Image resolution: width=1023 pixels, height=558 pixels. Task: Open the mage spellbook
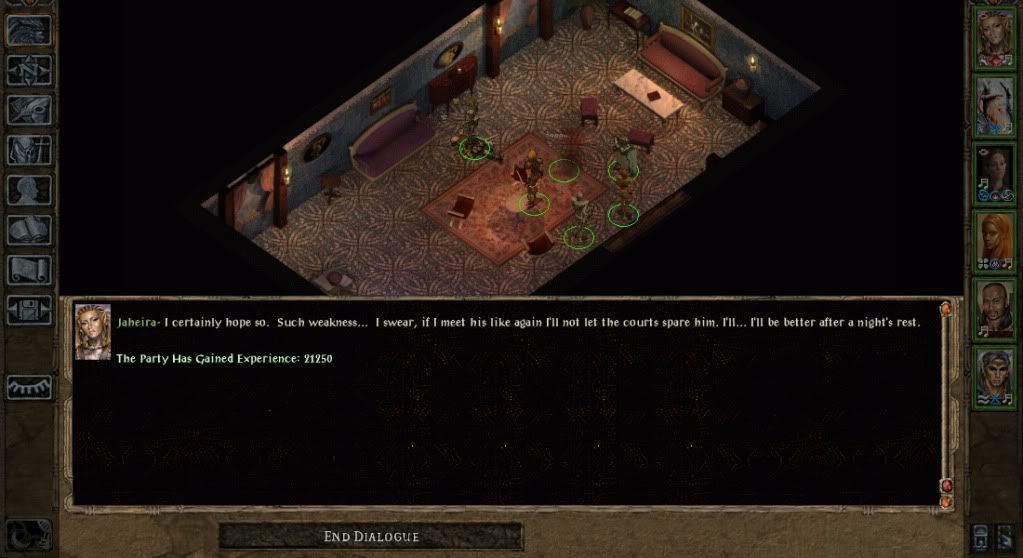click(29, 230)
